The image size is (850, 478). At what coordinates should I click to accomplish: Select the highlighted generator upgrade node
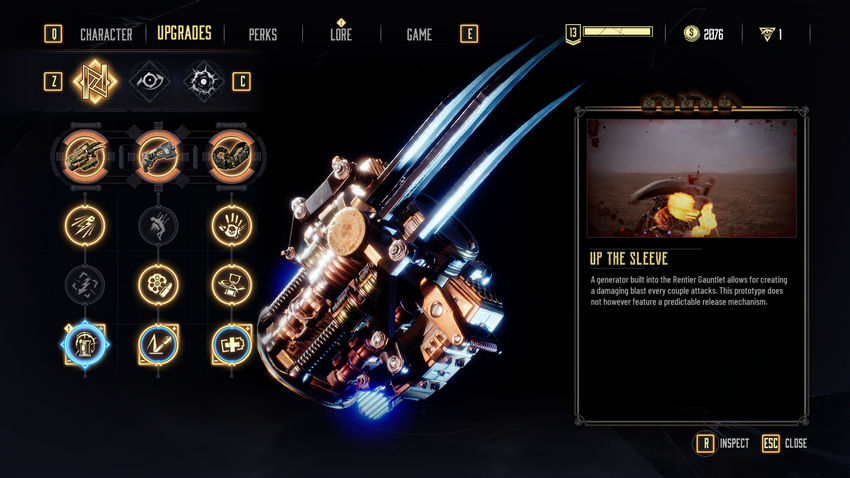[85, 344]
